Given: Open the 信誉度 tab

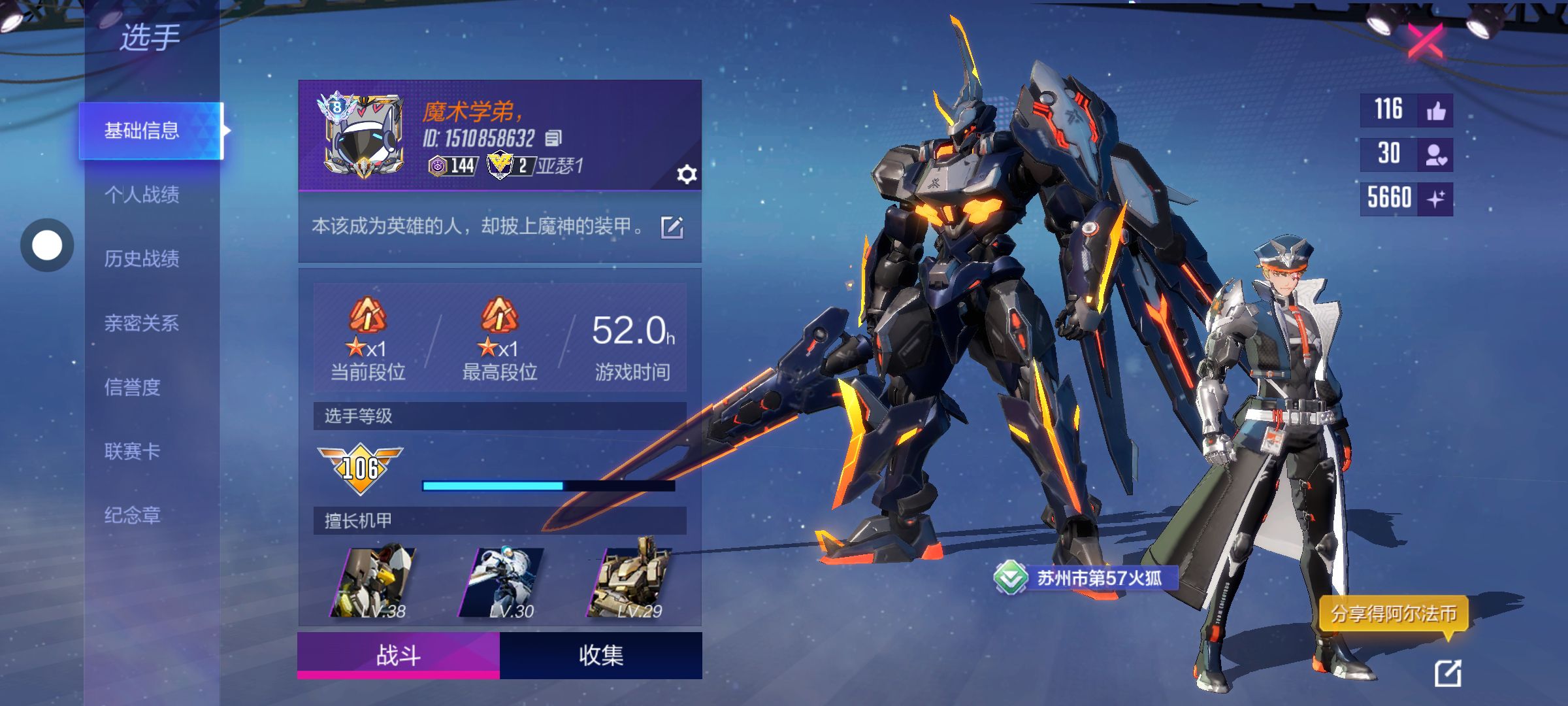Looking at the screenshot, I should point(133,387).
